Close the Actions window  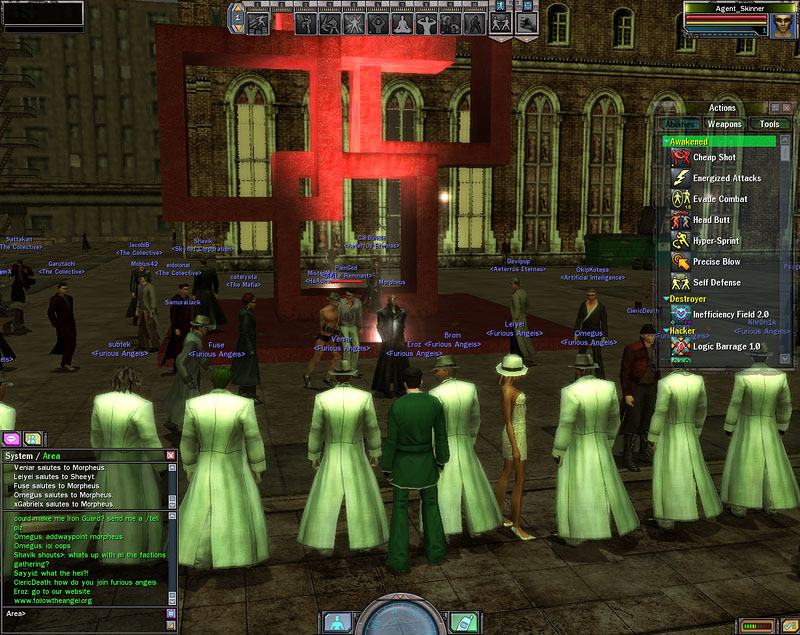(x=788, y=108)
